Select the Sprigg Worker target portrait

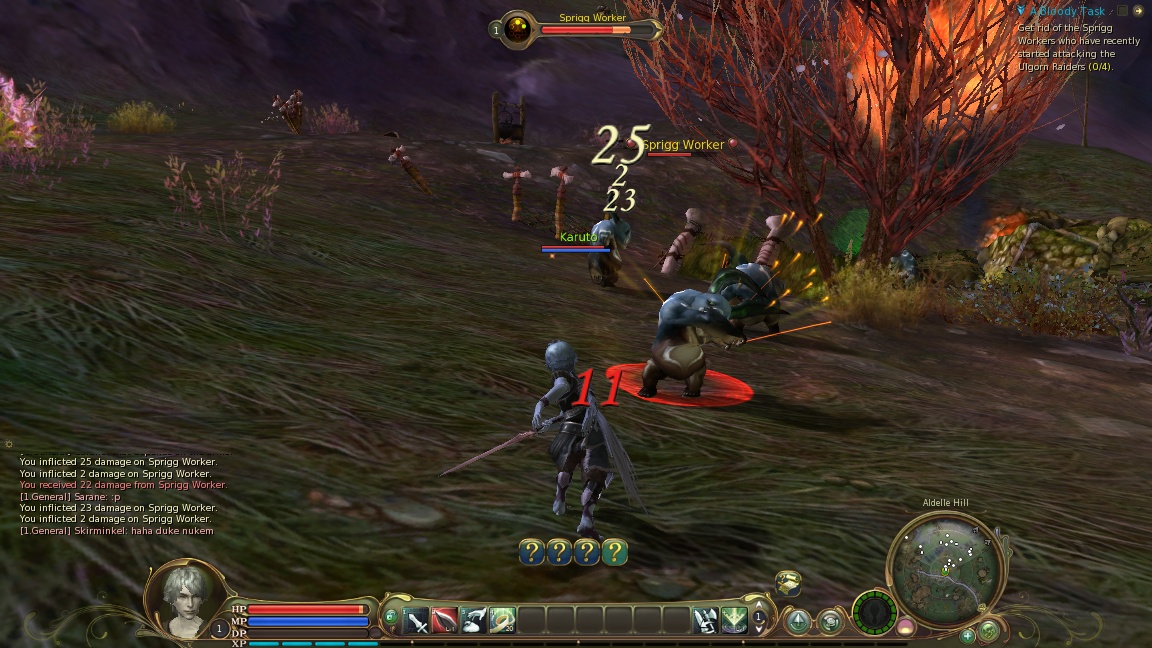pyautogui.click(x=517, y=29)
